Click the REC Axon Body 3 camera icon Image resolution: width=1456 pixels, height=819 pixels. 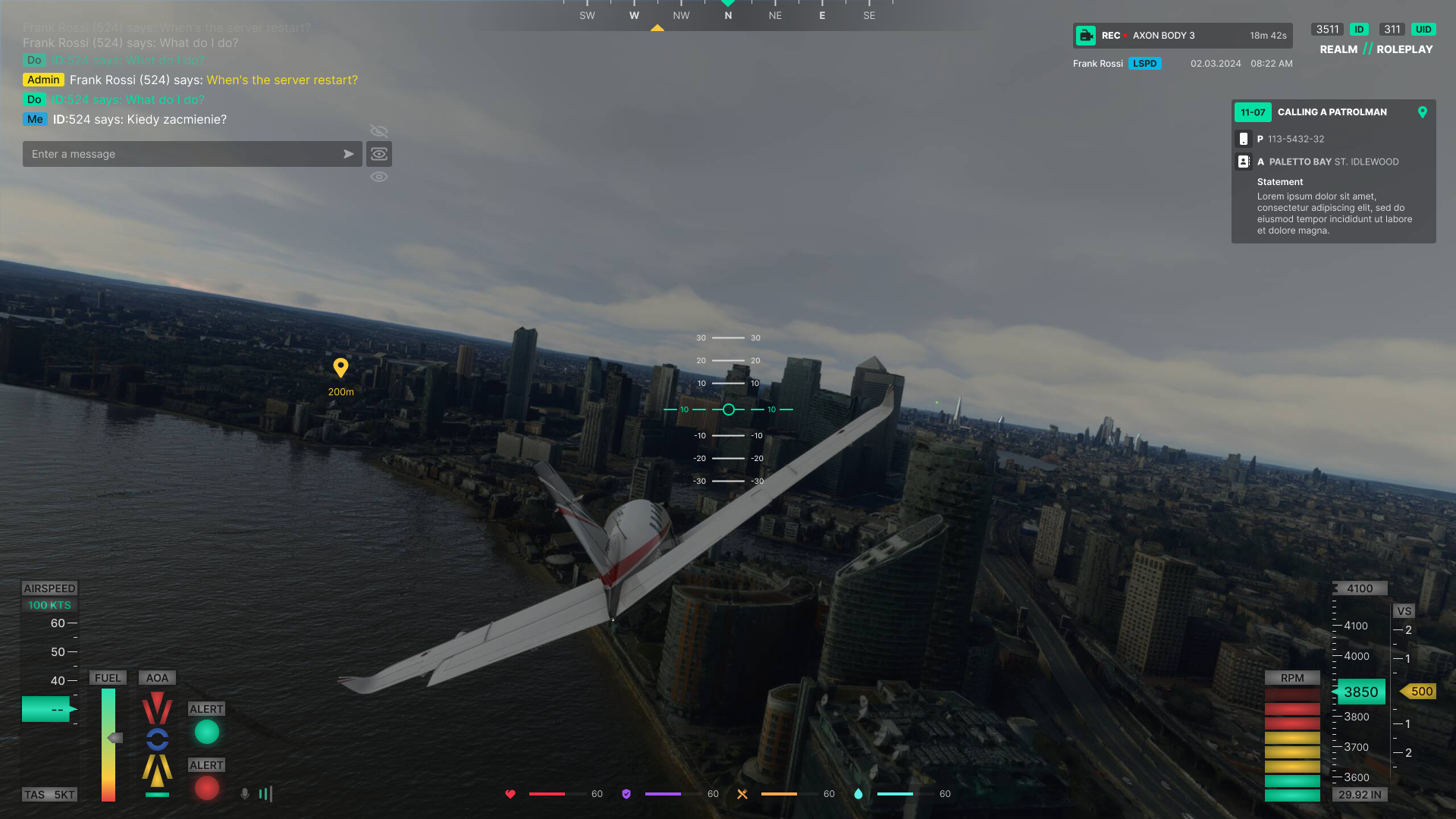tap(1087, 35)
